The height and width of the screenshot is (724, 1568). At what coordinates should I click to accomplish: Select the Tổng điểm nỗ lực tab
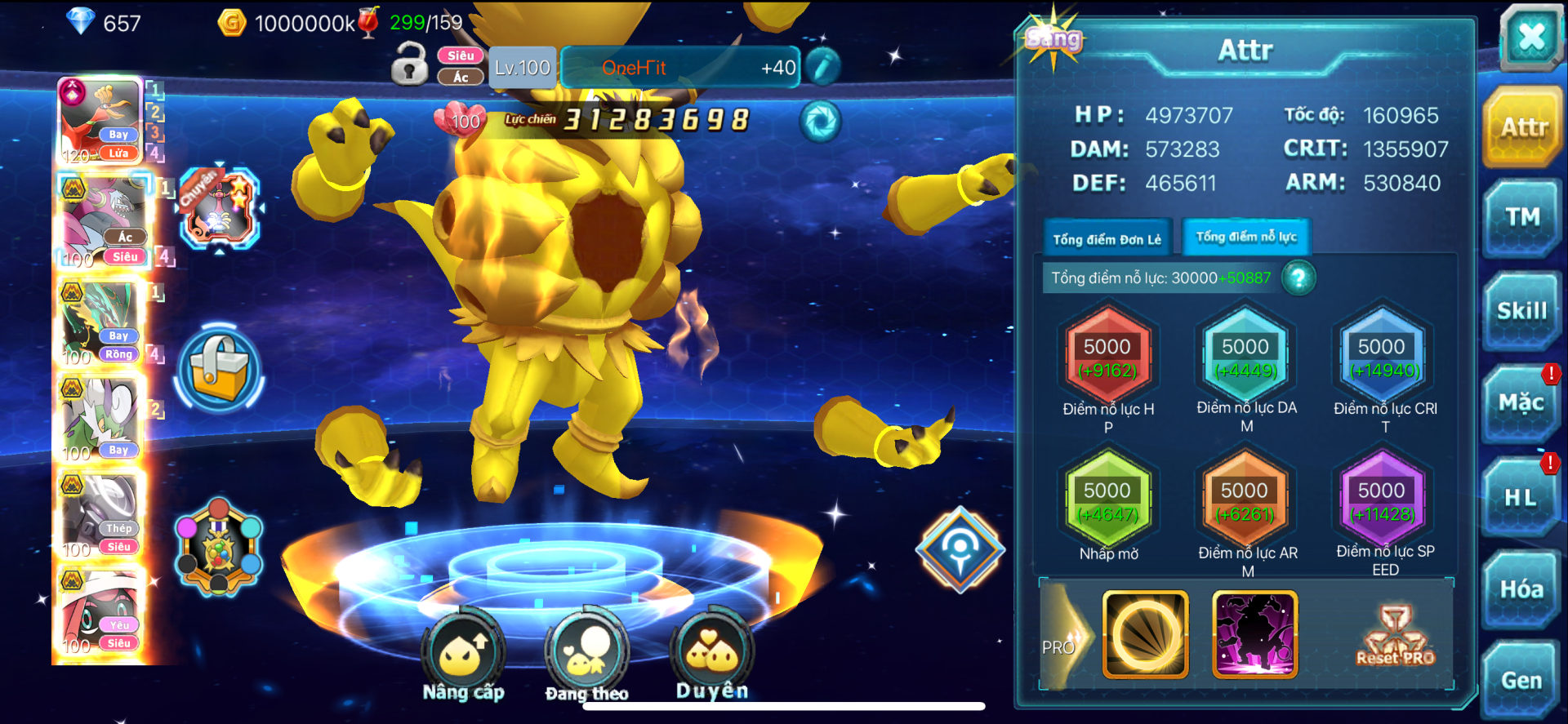[1246, 238]
